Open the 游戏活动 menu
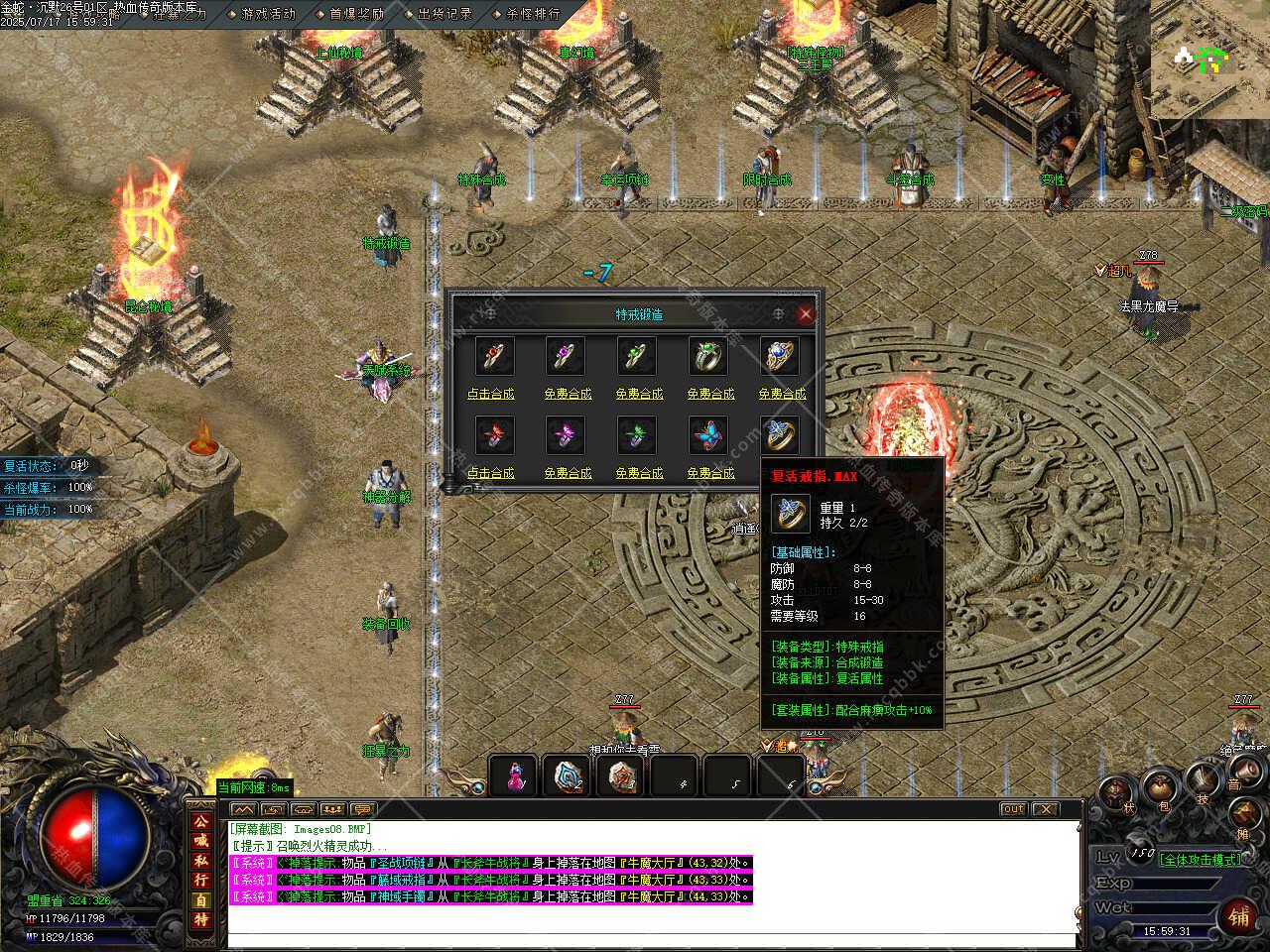Screen dimensions: 1270x952 [268, 14]
